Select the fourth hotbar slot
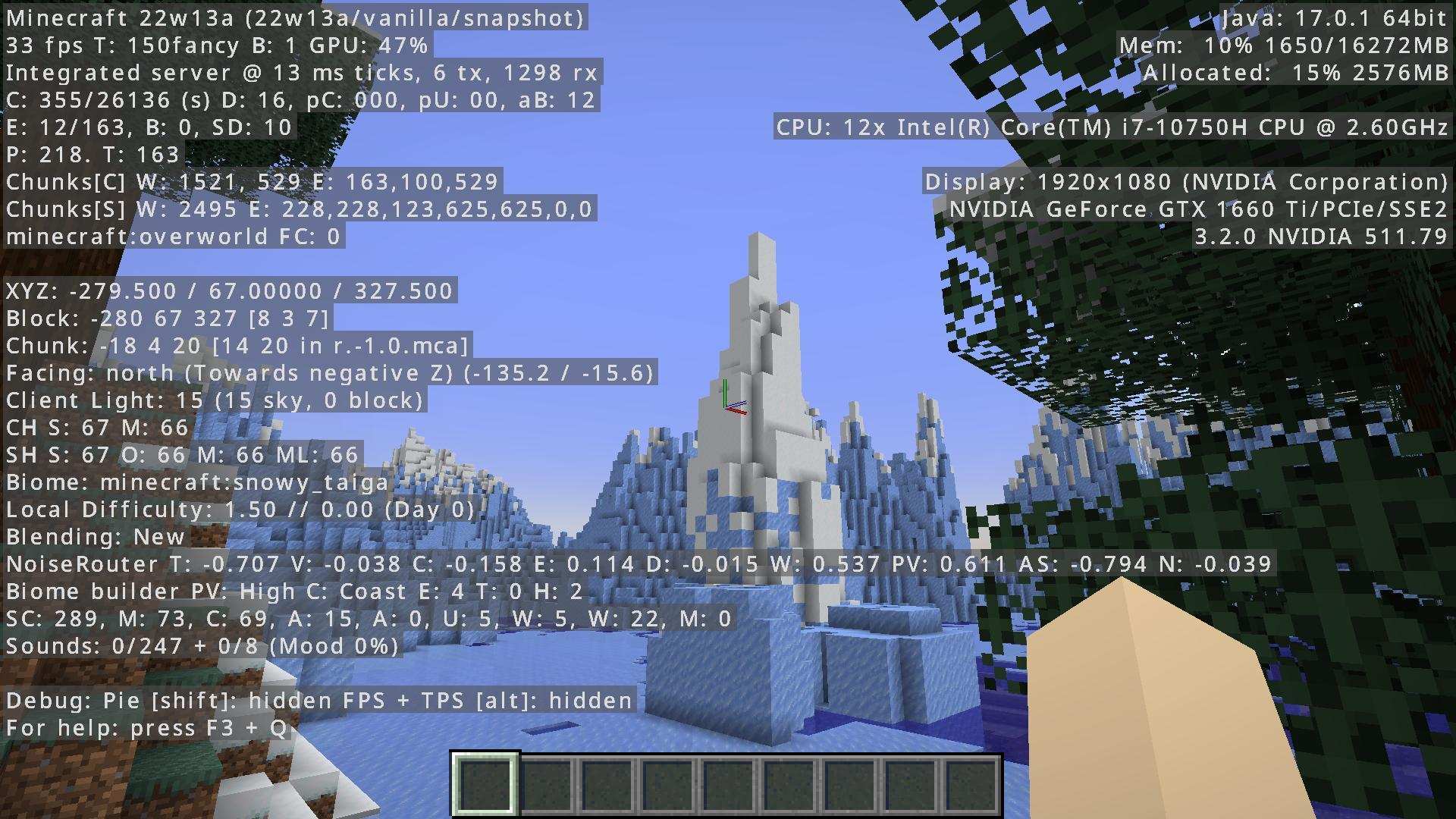 (x=667, y=786)
